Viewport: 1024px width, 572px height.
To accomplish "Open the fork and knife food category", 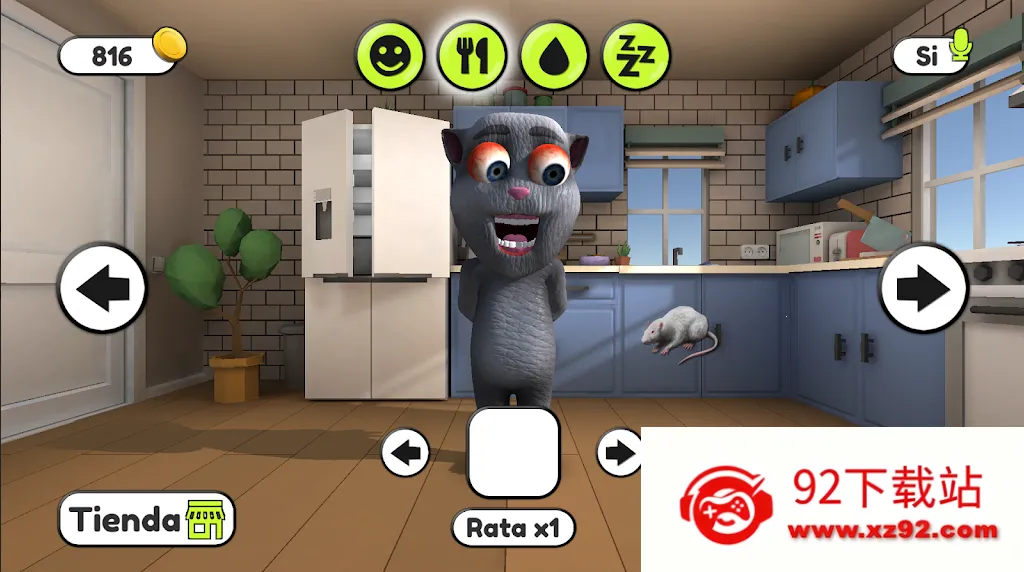I will click(x=471, y=55).
